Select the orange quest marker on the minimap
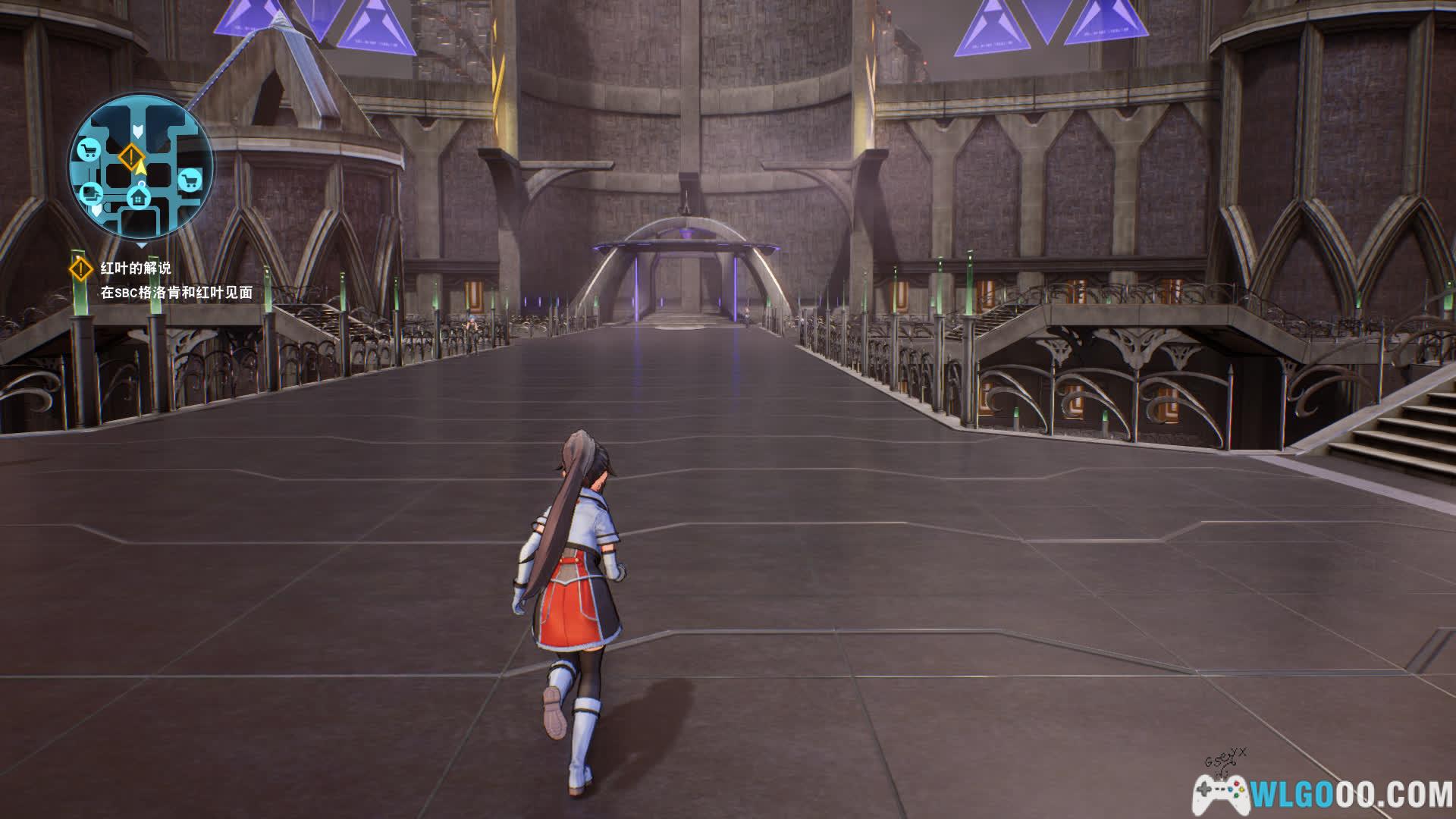Screen dimensions: 1456x819 point(131,158)
